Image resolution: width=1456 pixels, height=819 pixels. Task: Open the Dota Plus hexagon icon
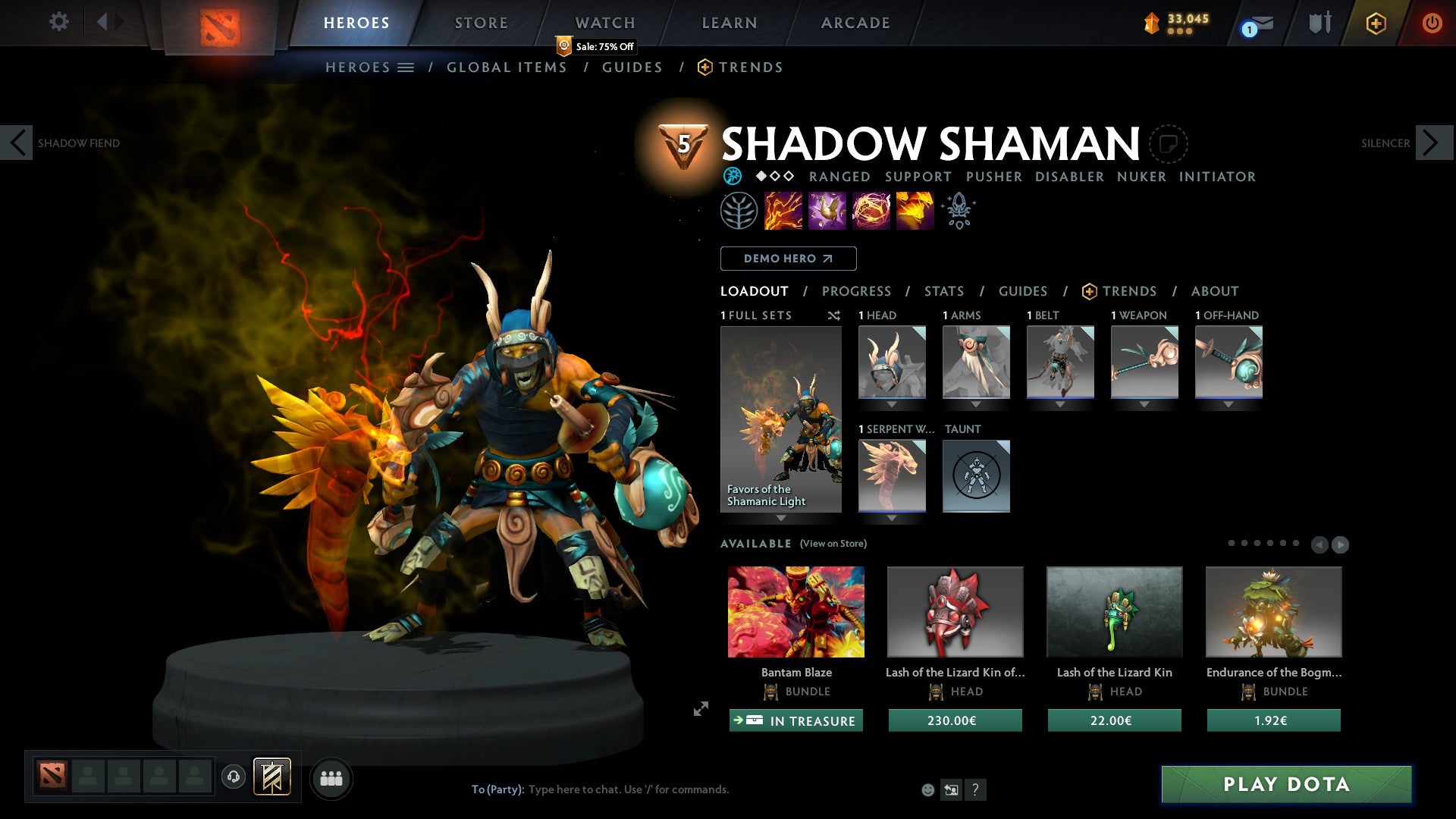pos(1375,23)
